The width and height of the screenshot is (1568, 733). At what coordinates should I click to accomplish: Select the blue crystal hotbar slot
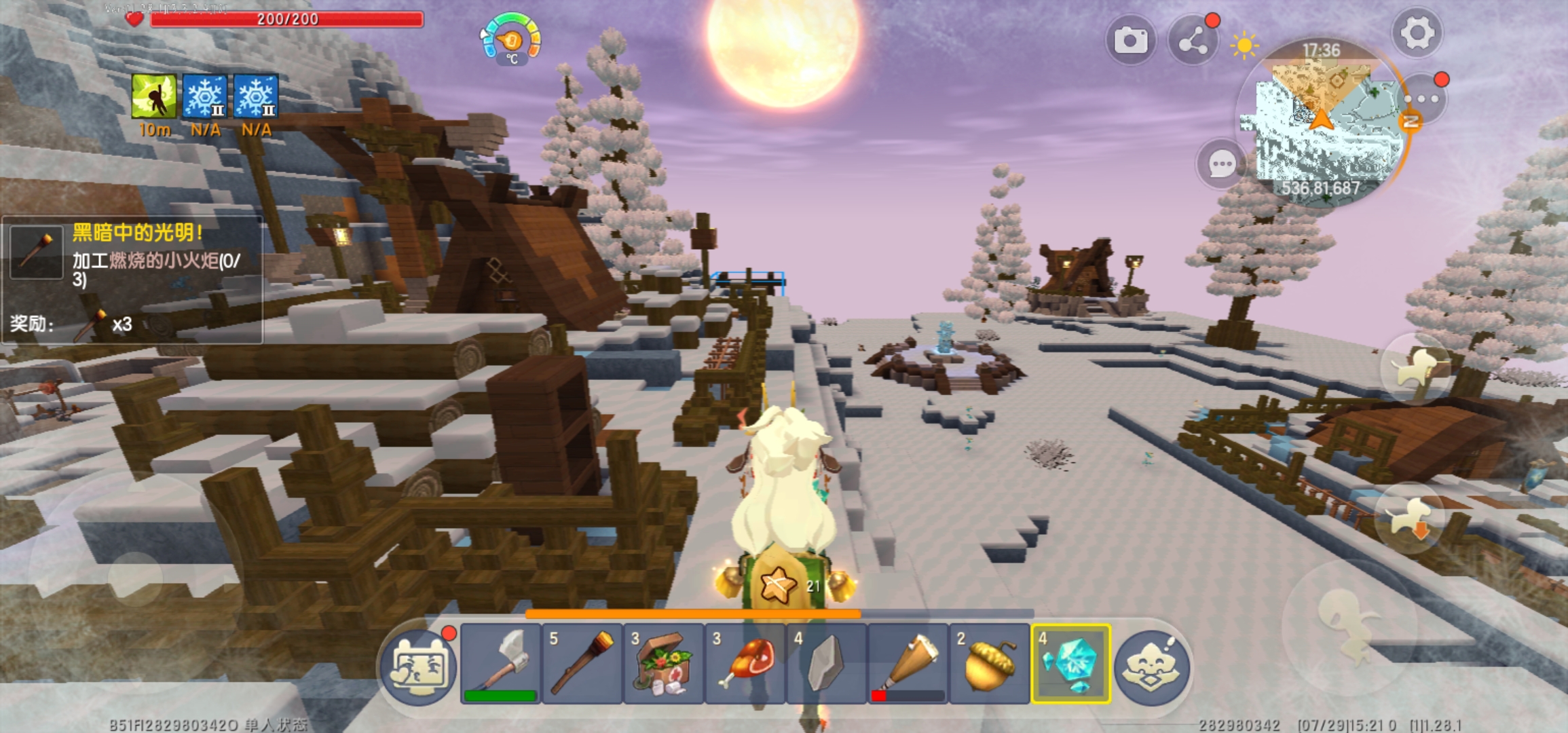1071,663
